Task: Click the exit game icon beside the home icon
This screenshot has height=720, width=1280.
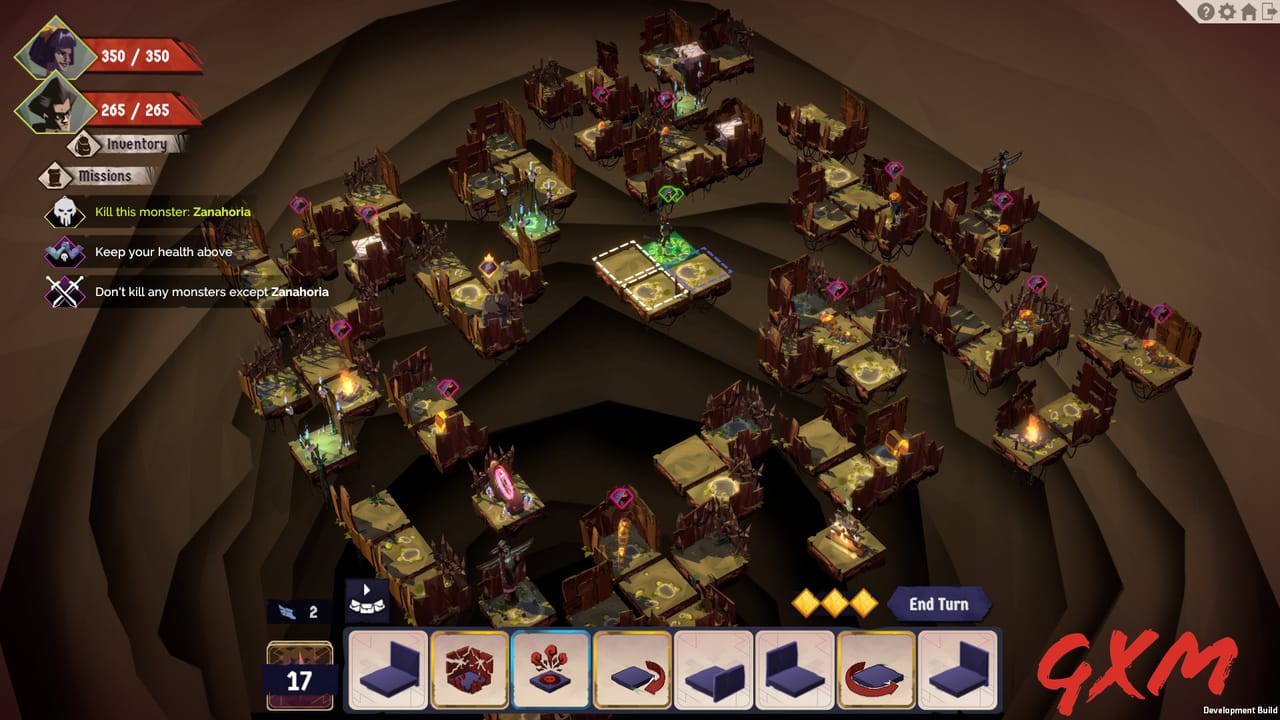Action: click(1270, 12)
